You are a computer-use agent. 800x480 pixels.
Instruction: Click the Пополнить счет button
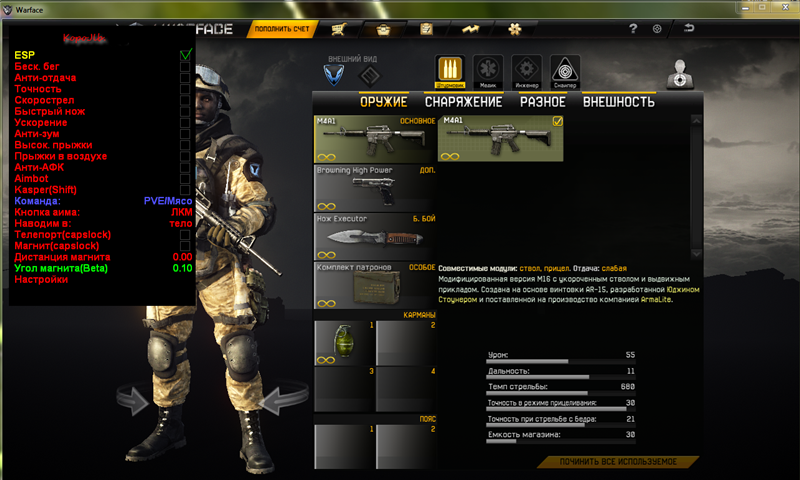[280, 29]
